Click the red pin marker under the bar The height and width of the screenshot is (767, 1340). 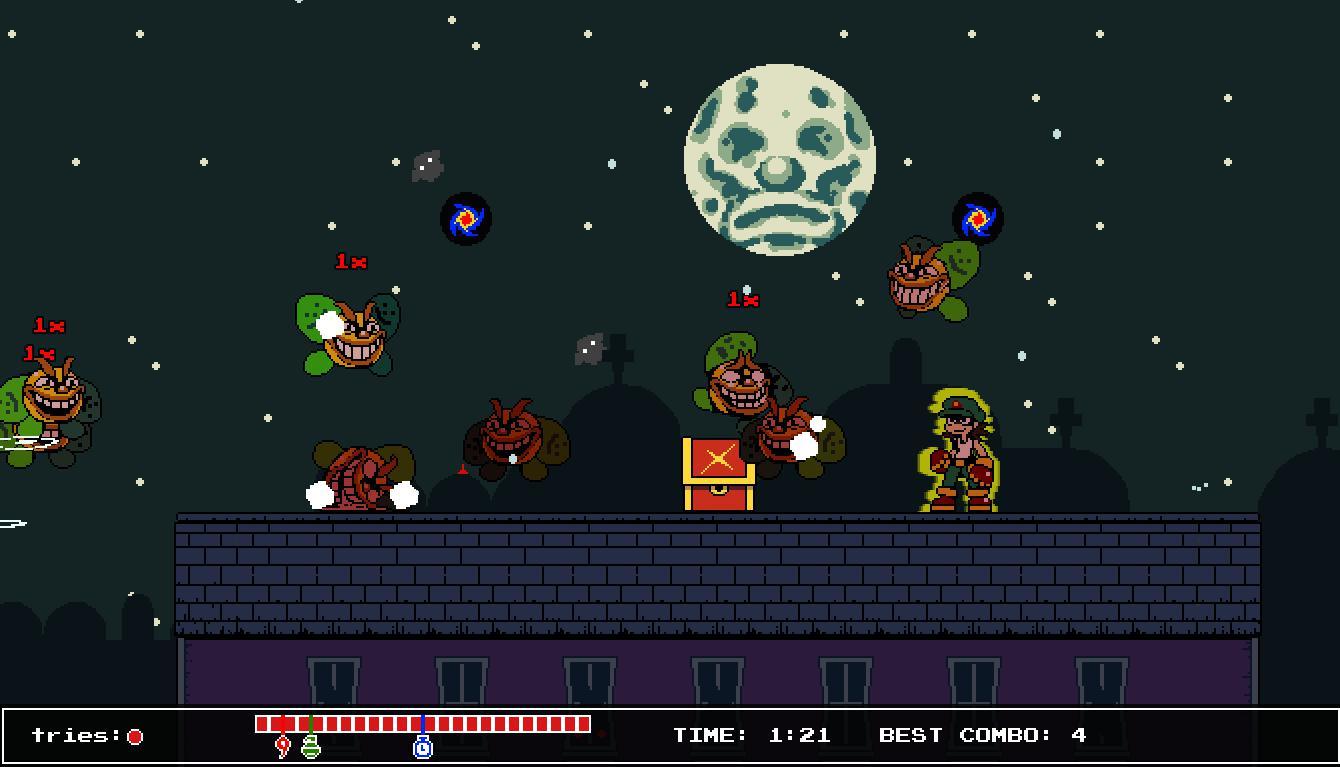(283, 746)
